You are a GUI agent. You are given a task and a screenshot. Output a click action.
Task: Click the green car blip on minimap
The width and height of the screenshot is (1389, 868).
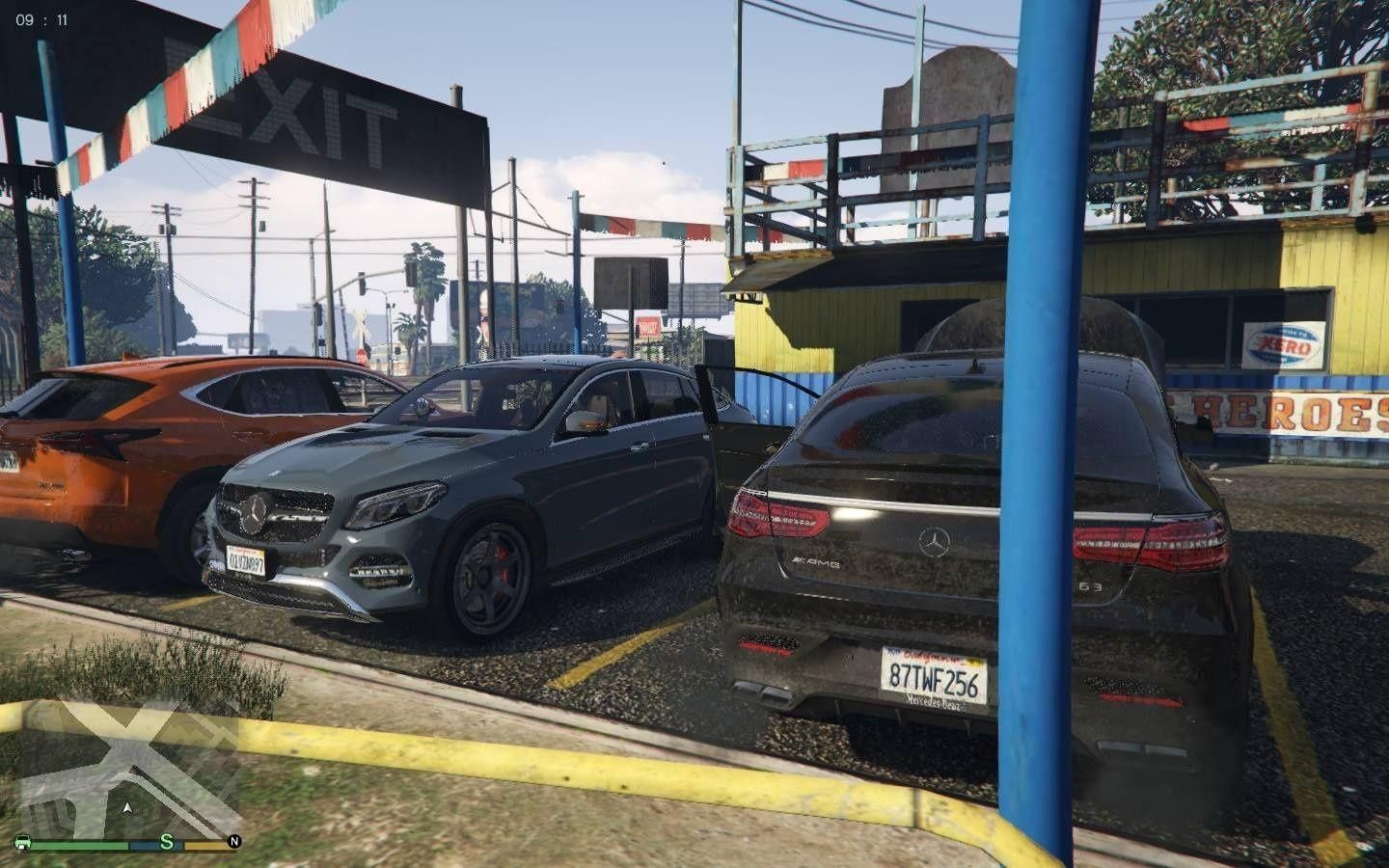click(24, 842)
